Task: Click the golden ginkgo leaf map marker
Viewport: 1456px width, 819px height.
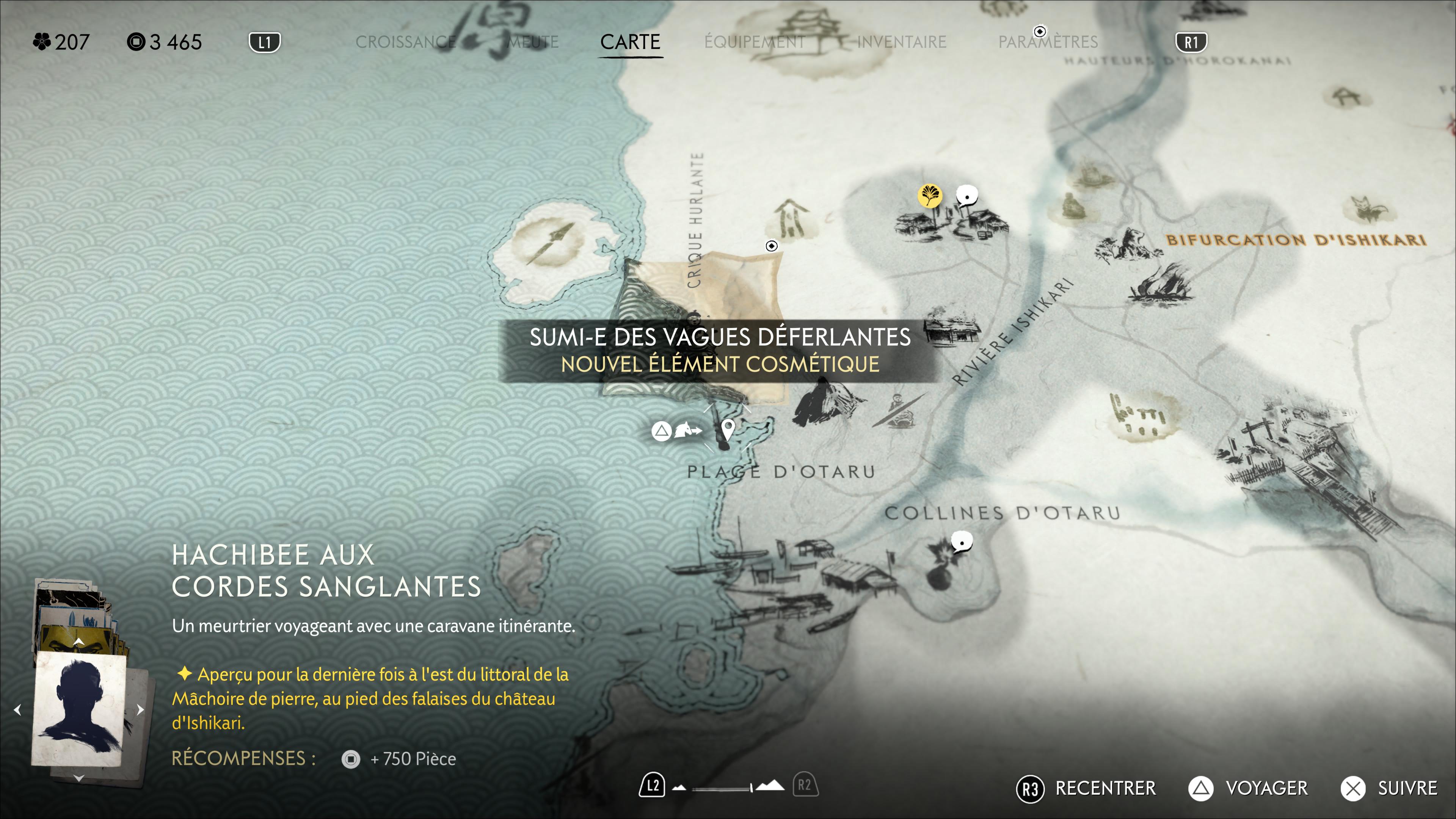Action: click(x=929, y=196)
